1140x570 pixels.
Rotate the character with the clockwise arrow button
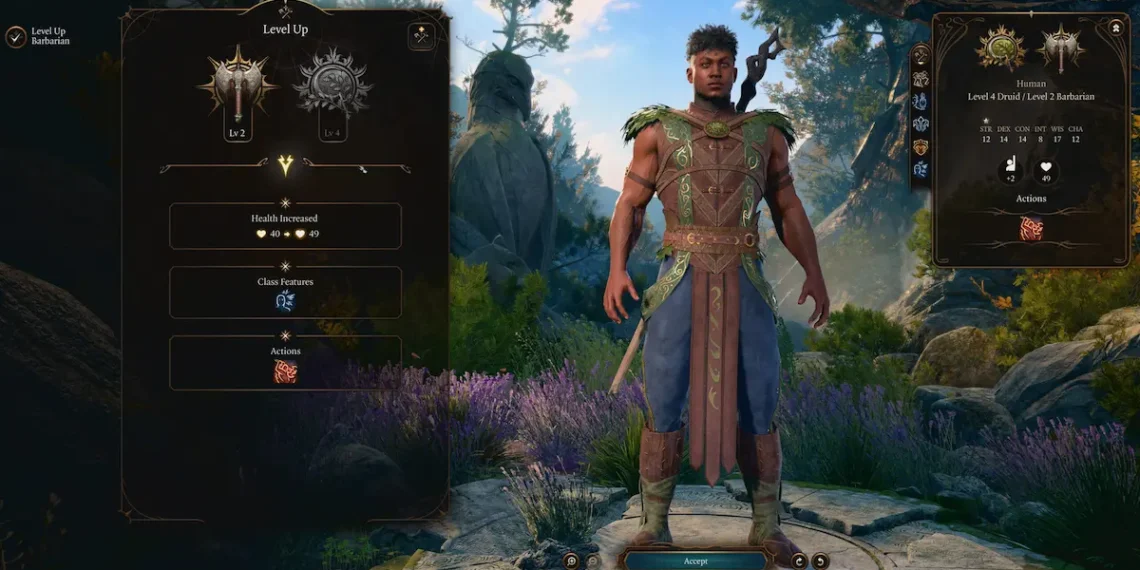click(799, 561)
